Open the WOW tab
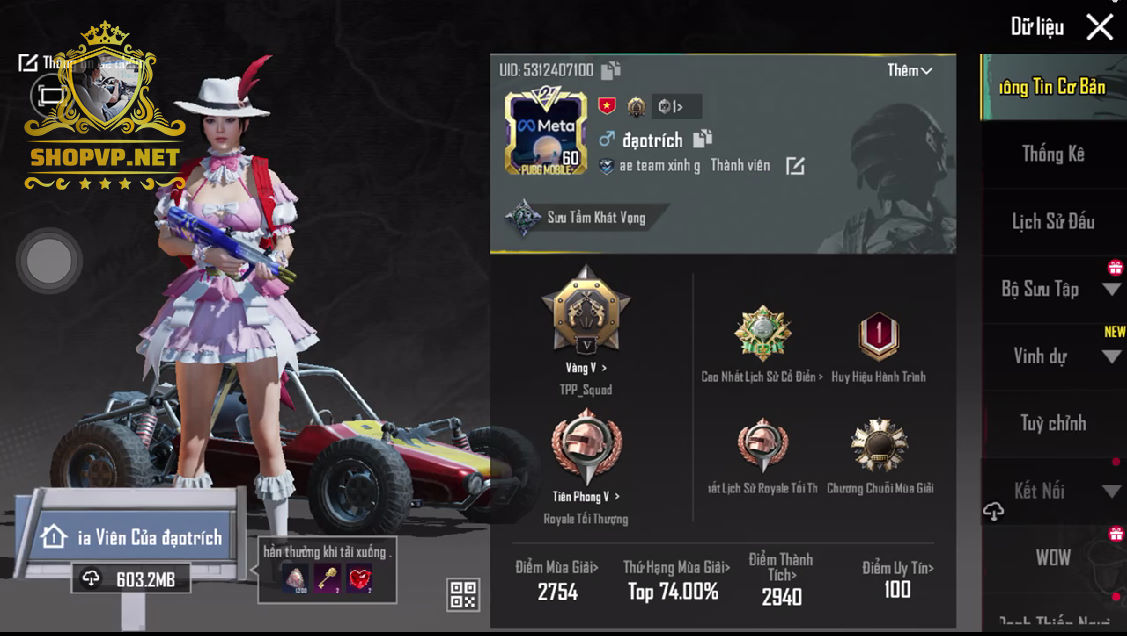The image size is (1127, 636). (1052, 558)
